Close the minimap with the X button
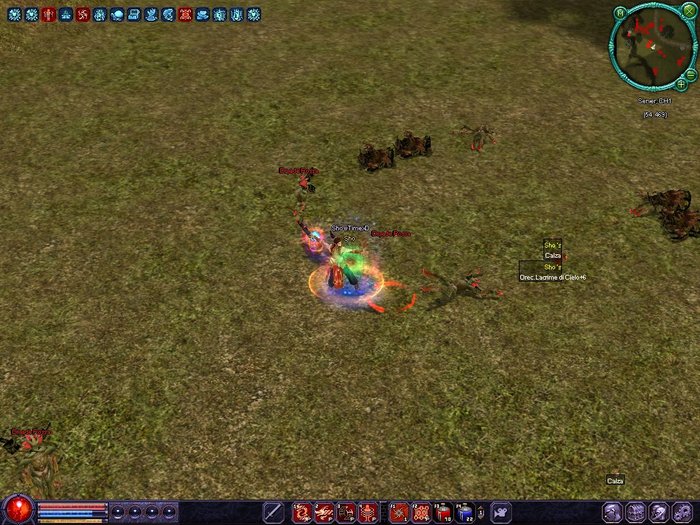The height and width of the screenshot is (525, 700). (687, 11)
